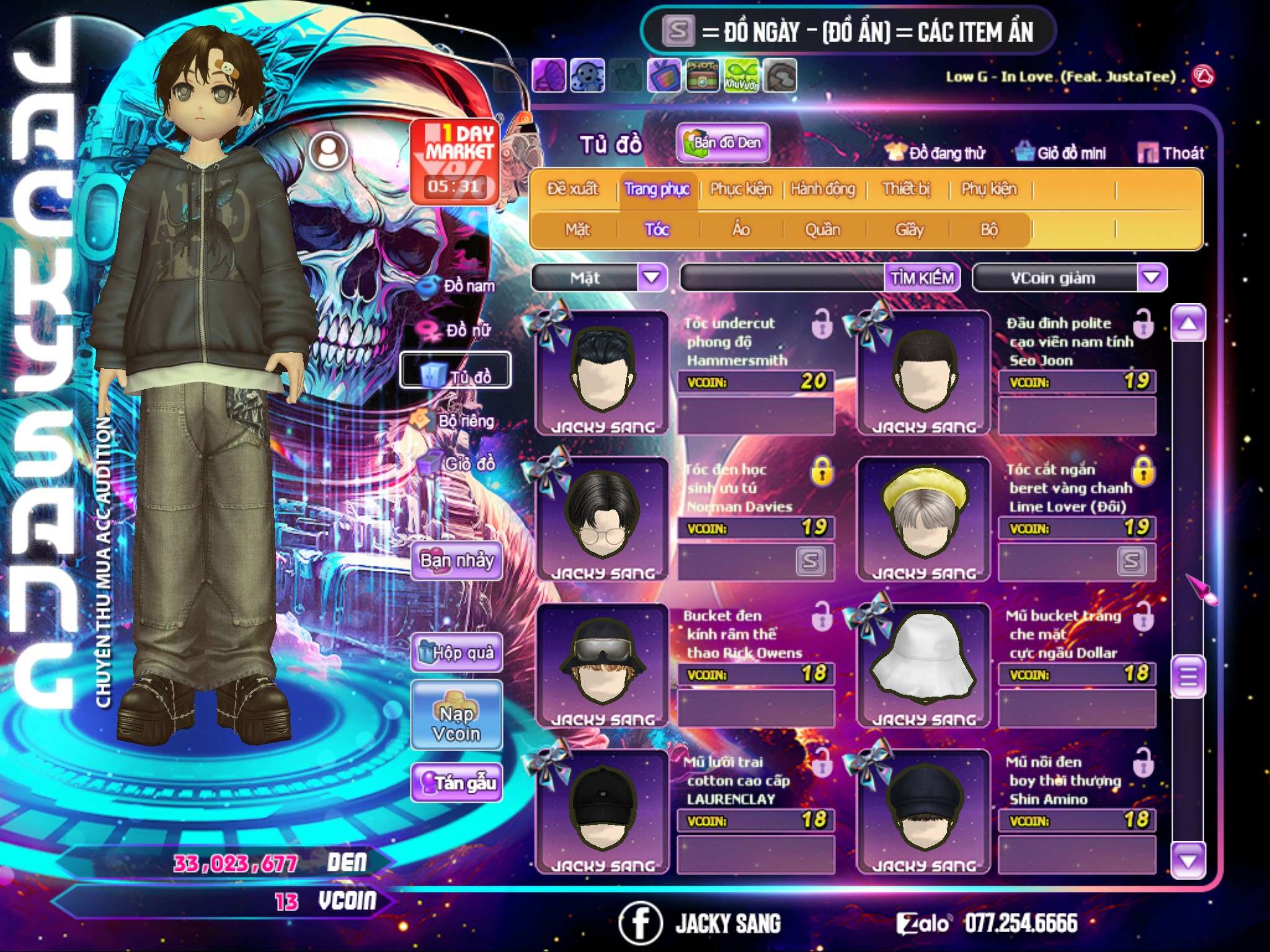Select the Đồ nam menu entry
Viewport: 1270px width, 952px height.
coord(458,286)
